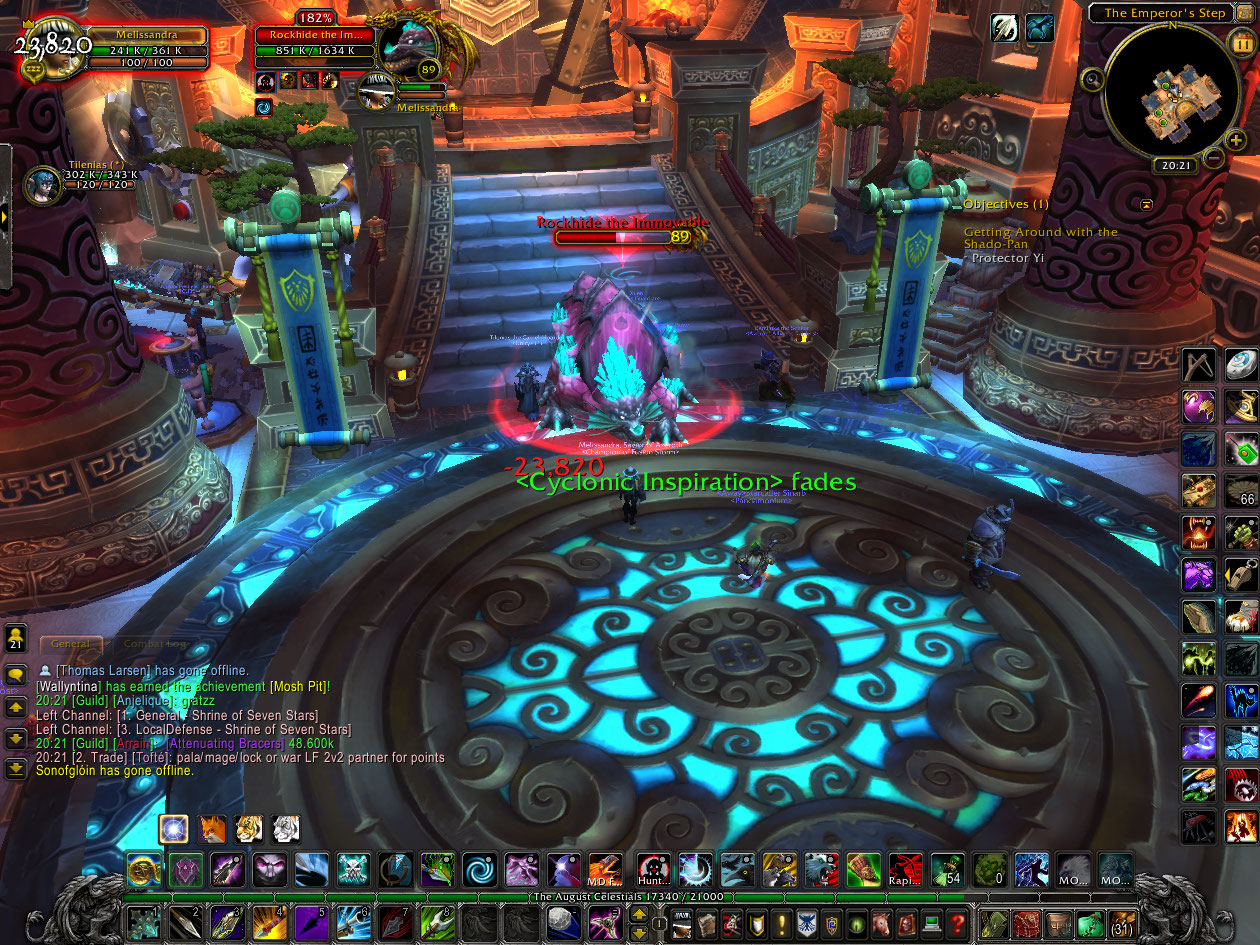Zoom out the minimap with the minus button
Screen dimensions: 1260x945
pos(1213,158)
